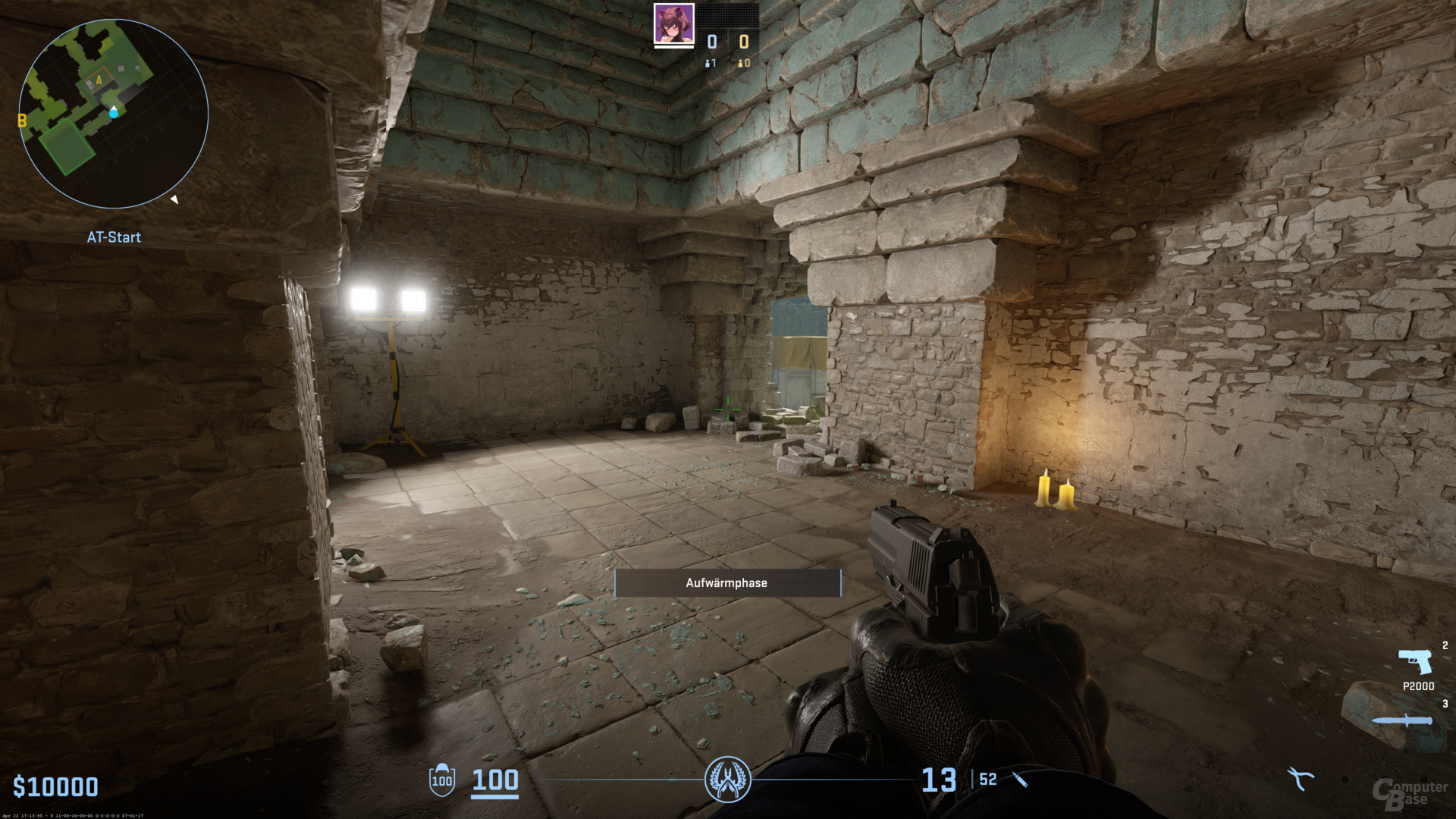Screen dimensions: 1456x819
Task: Click the T player-alive icon under the score
Action: coord(742,63)
